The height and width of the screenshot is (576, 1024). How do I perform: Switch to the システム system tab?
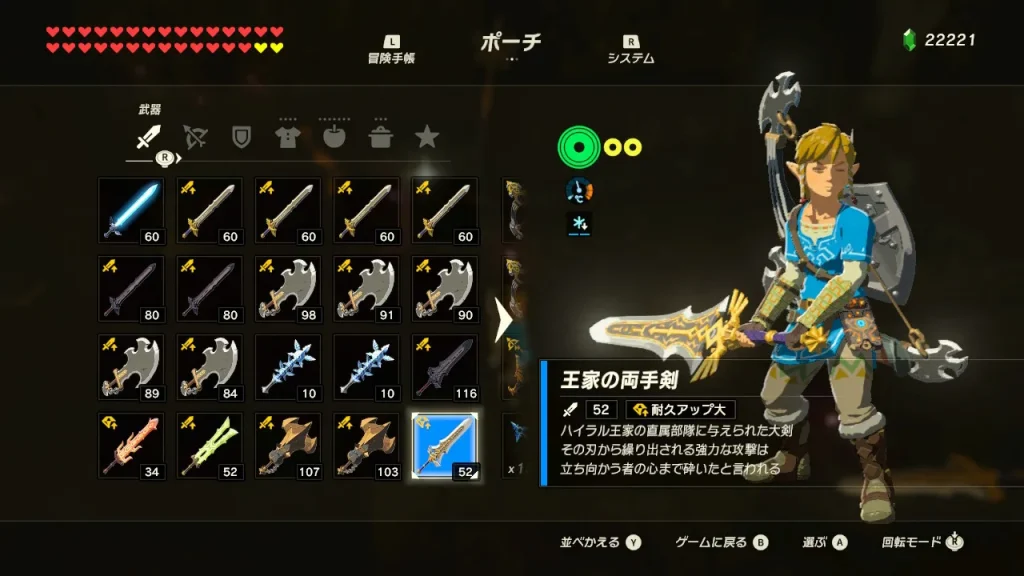[631, 50]
